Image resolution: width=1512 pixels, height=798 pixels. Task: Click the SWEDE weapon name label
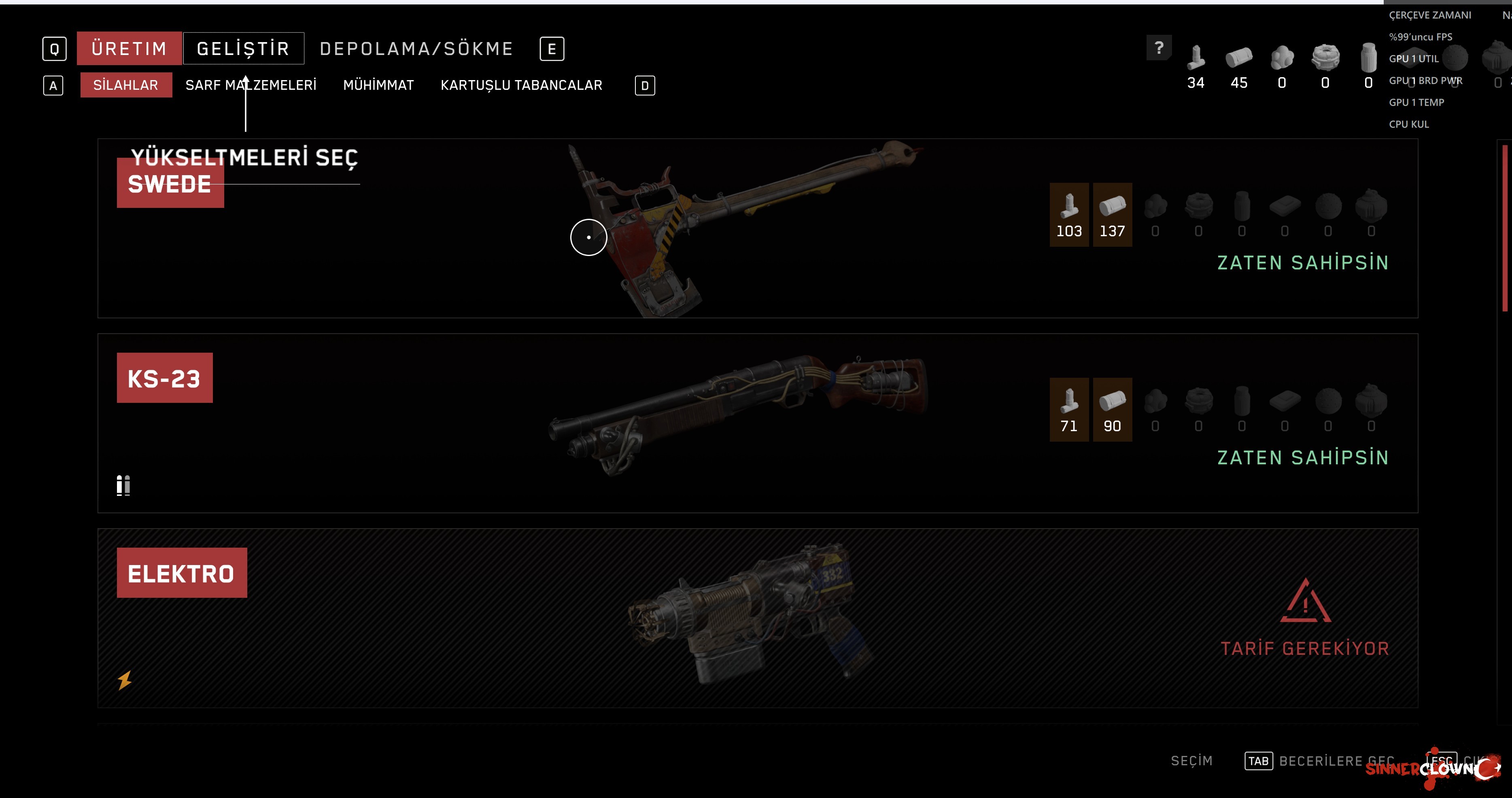tap(169, 184)
